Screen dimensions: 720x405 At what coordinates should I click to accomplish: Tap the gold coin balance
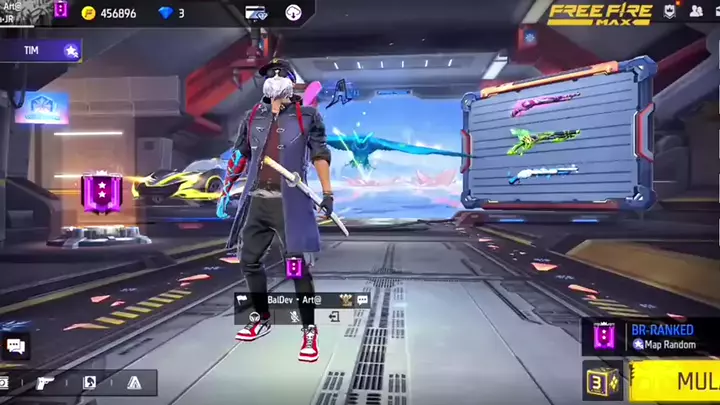pos(109,13)
